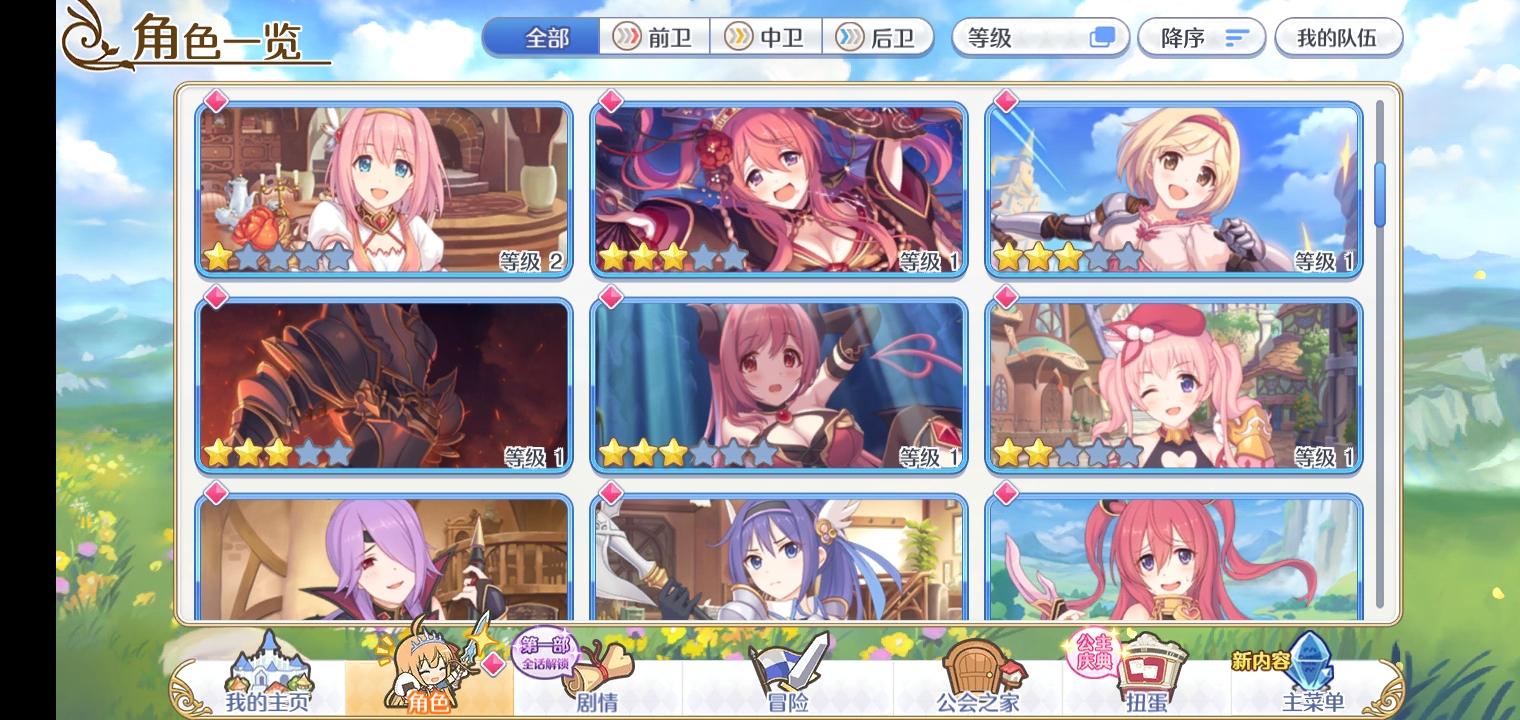1520x720 pixels.
Task: Open the 降序 sort order selector
Action: pos(1201,38)
